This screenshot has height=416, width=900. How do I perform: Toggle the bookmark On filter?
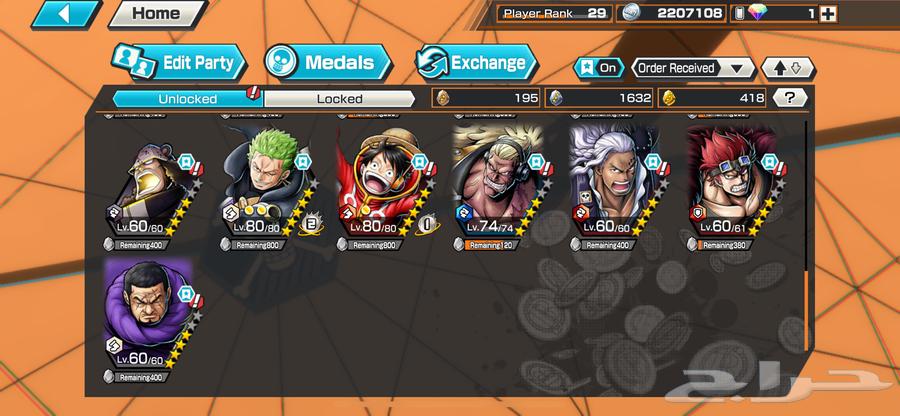click(x=597, y=68)
